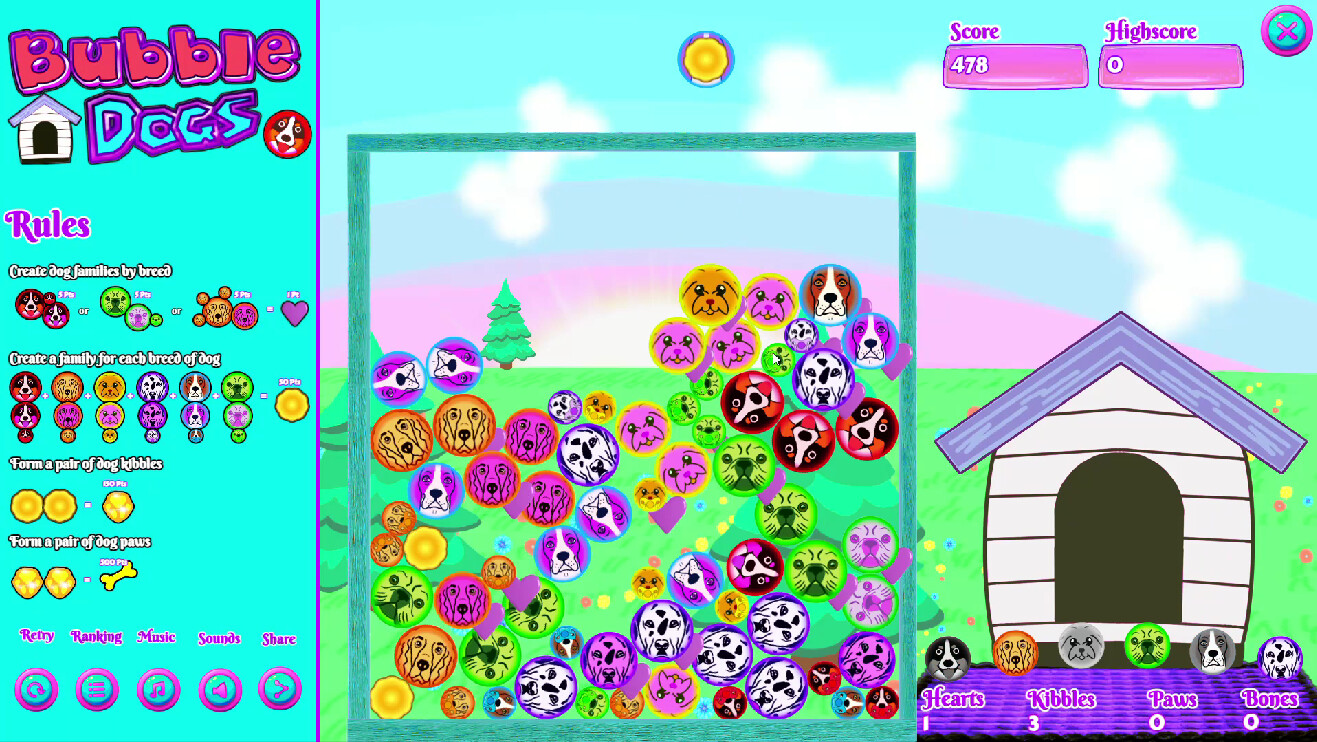Click the golden coin above the play field
The height and width of the screenshot is (742, 1317).
click(x=705, y=60)
